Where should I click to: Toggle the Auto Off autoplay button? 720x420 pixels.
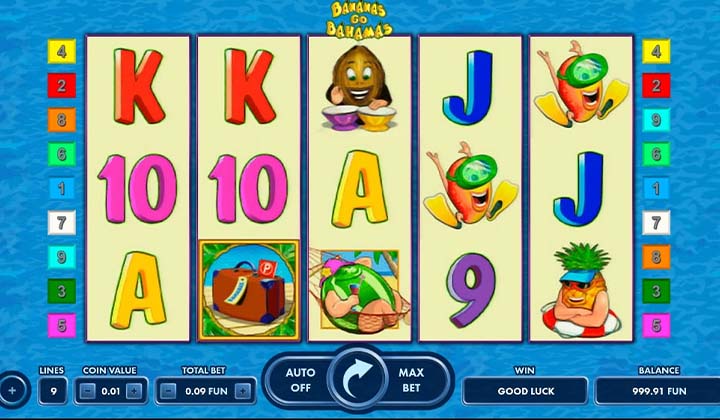[300, 380]
